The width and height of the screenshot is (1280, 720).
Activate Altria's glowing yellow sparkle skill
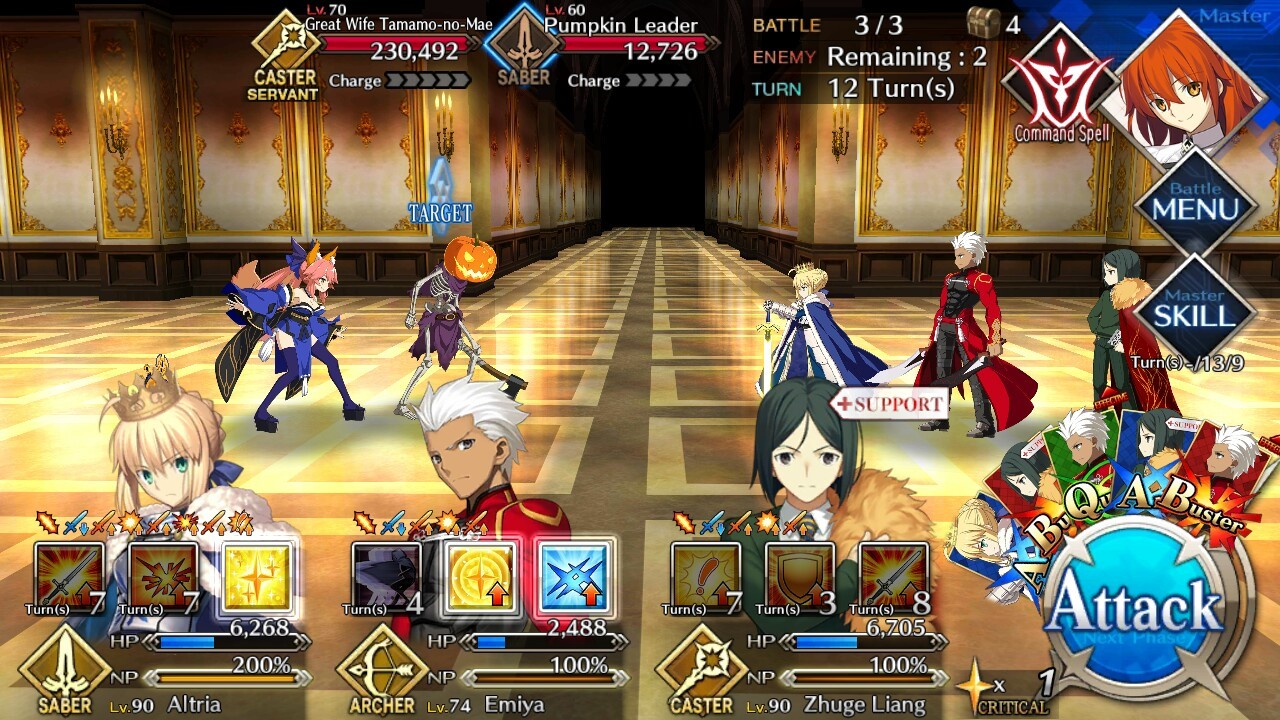[x=258, y=577]
